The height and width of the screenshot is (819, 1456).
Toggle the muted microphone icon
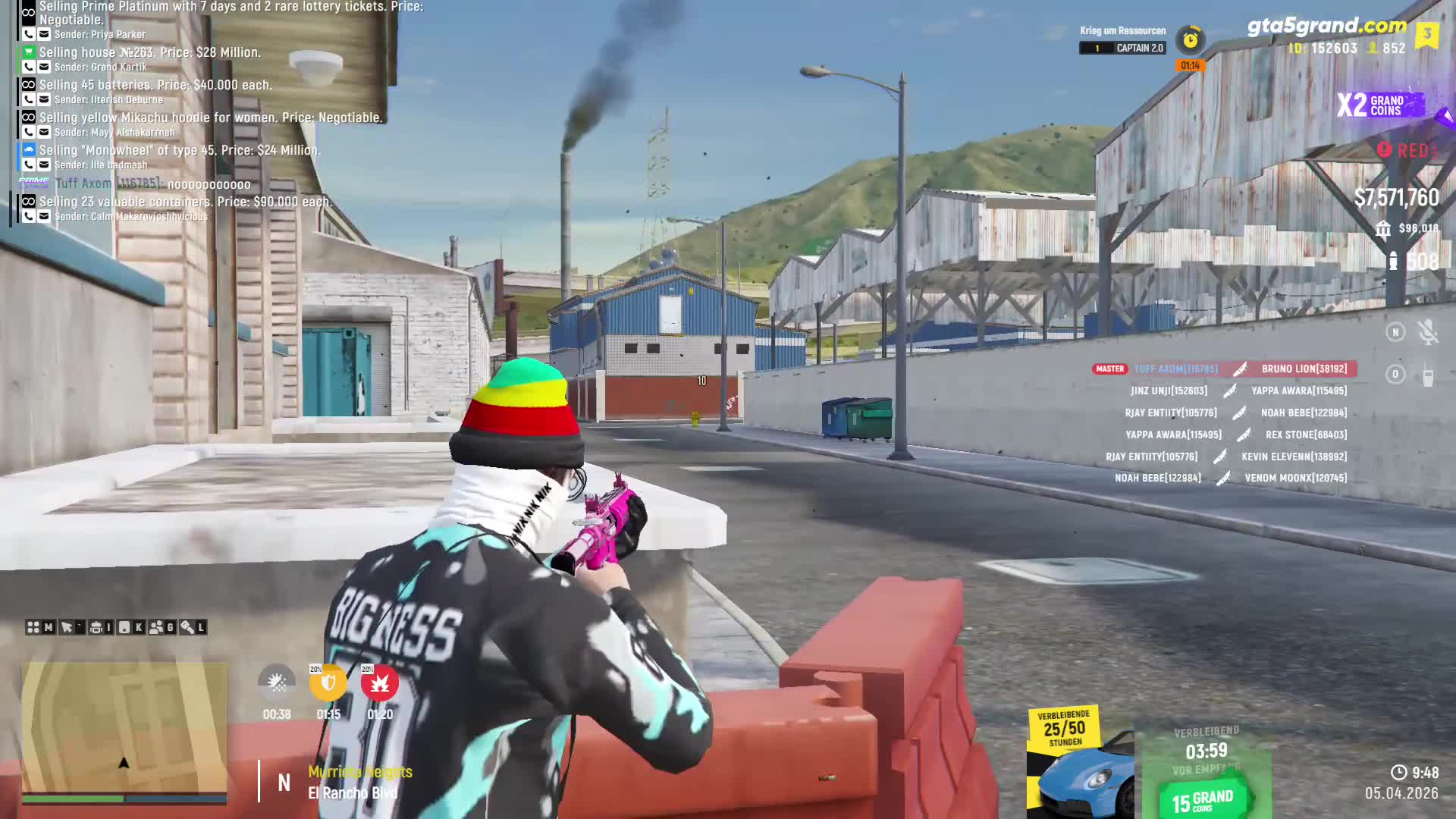(x=1428, y=332)
